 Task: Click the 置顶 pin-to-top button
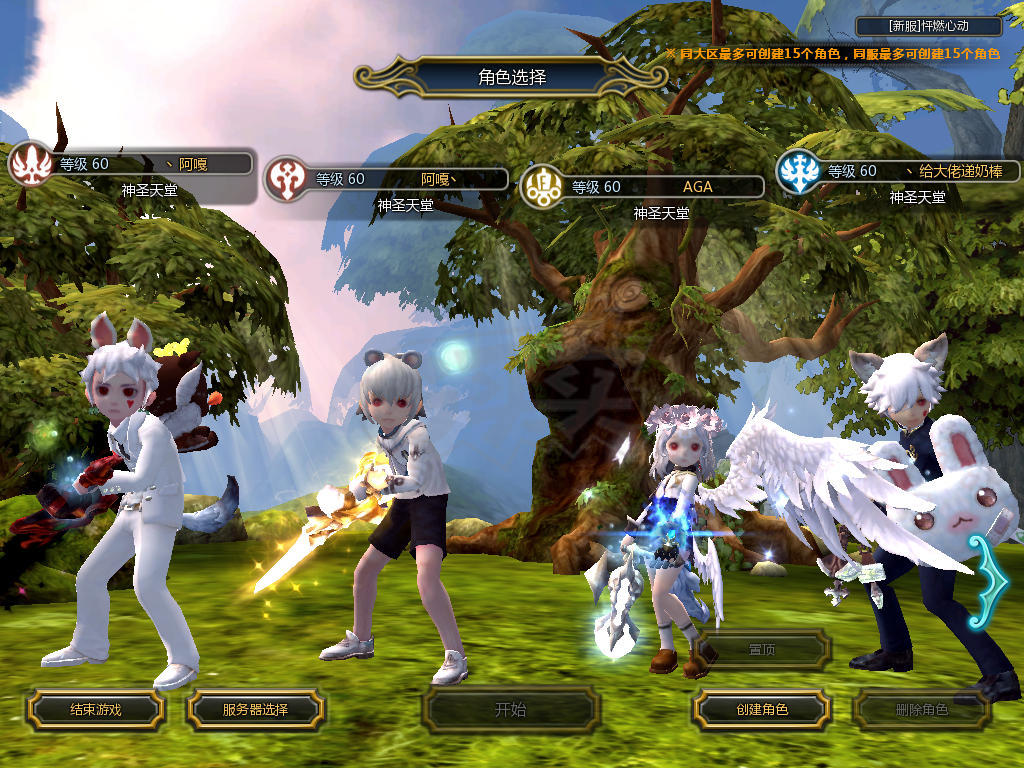click(x=762, y=650)
